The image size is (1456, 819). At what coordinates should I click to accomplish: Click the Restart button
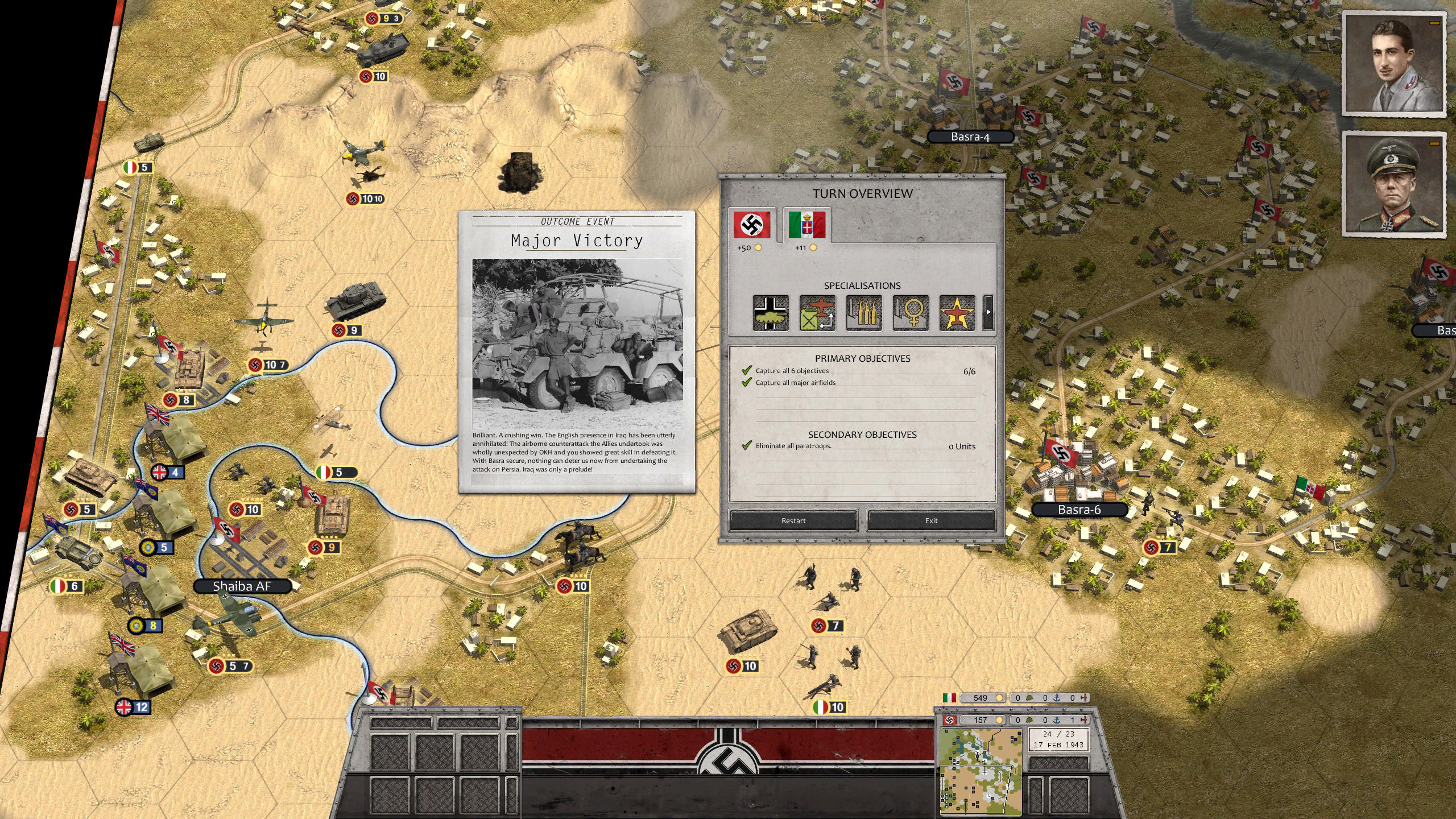point(794,520)
